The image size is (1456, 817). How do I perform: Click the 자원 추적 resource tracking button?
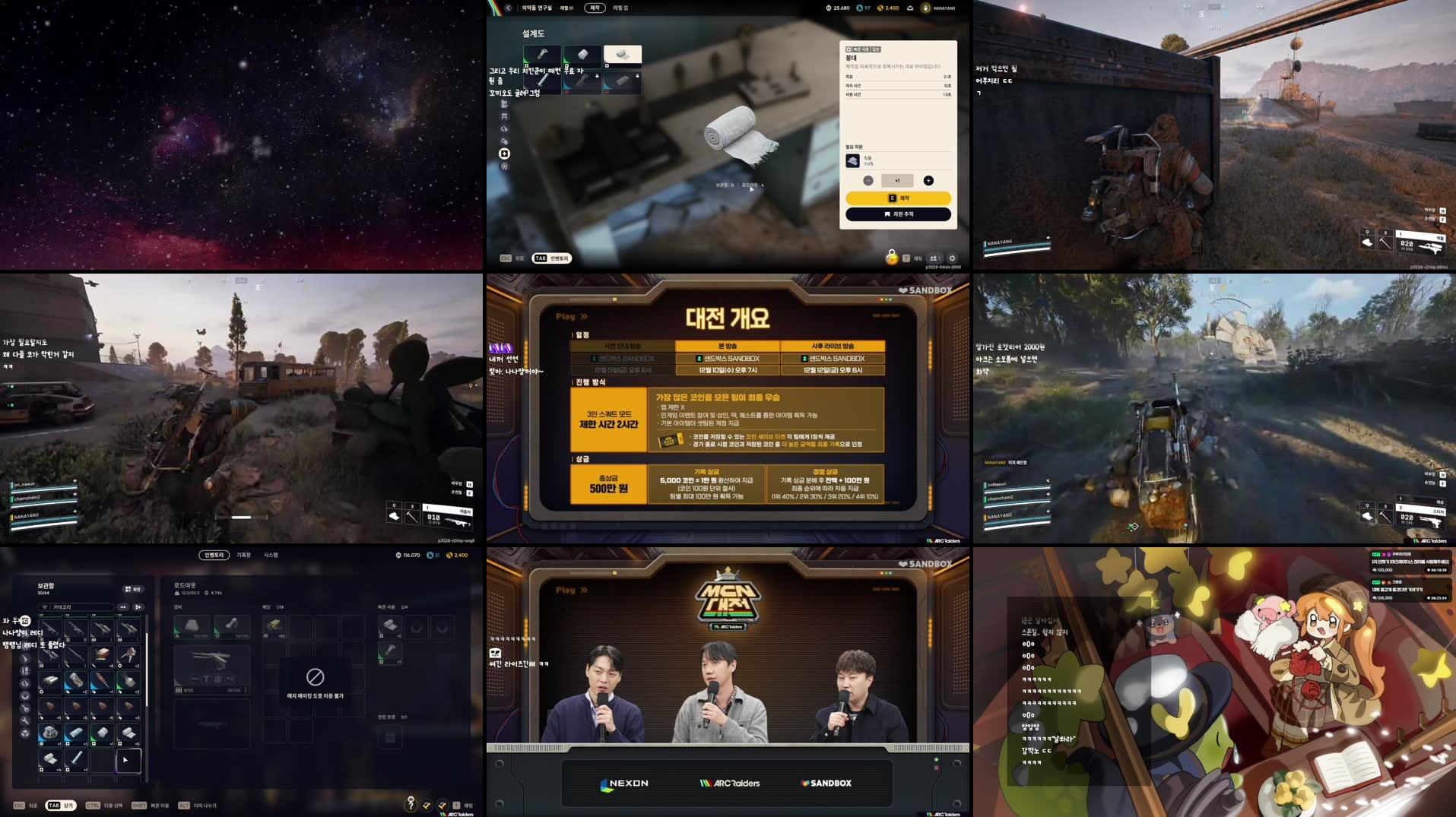pyautogui.click(x=898, y=214)
